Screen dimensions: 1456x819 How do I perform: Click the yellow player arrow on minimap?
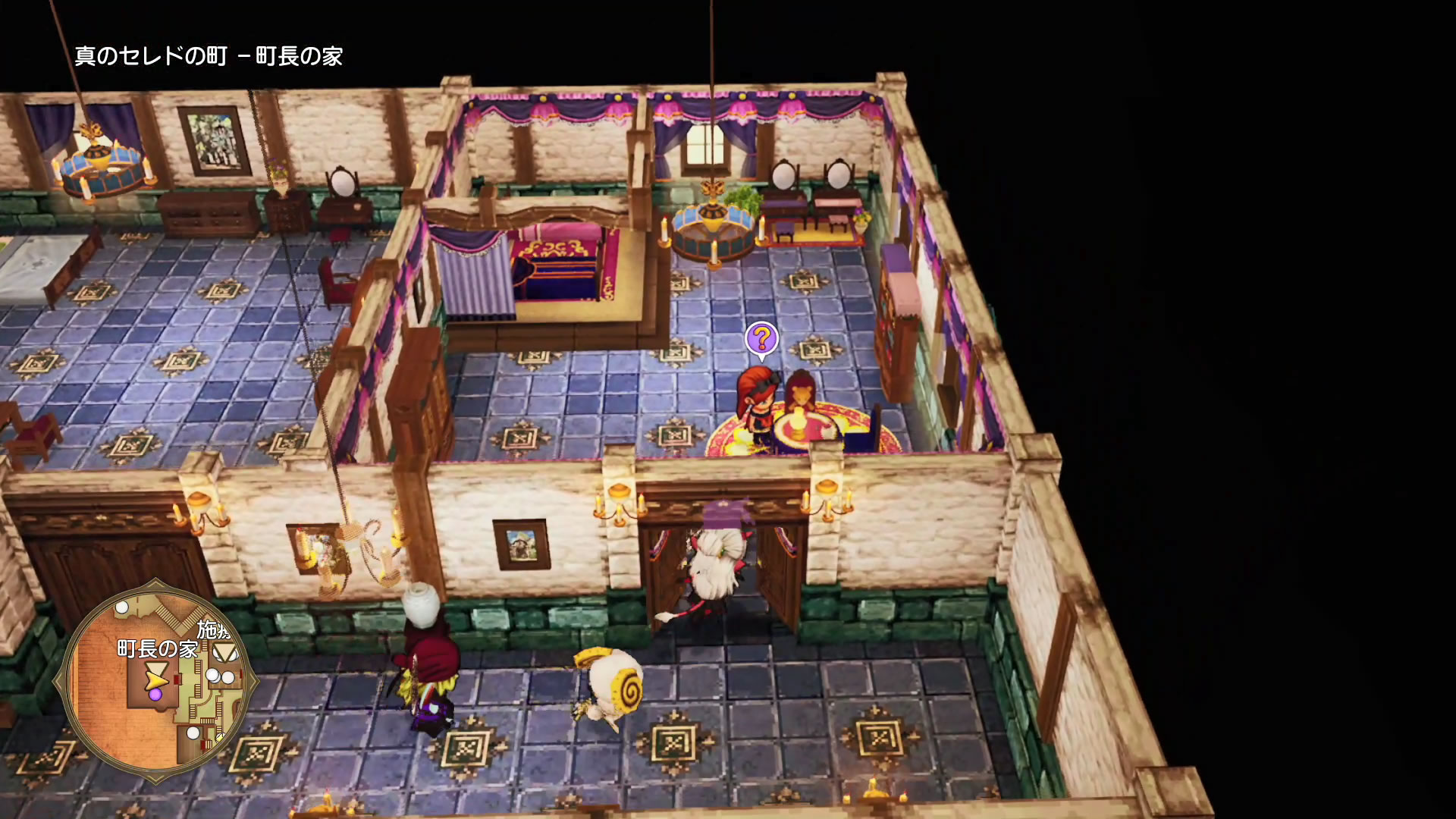pos(155,674)
